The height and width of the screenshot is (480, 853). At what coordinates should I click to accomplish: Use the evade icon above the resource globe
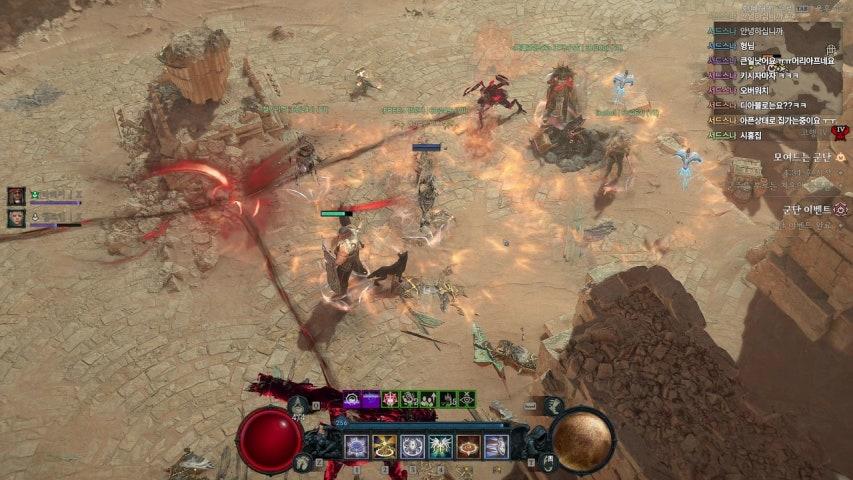(x=554, y=405)
